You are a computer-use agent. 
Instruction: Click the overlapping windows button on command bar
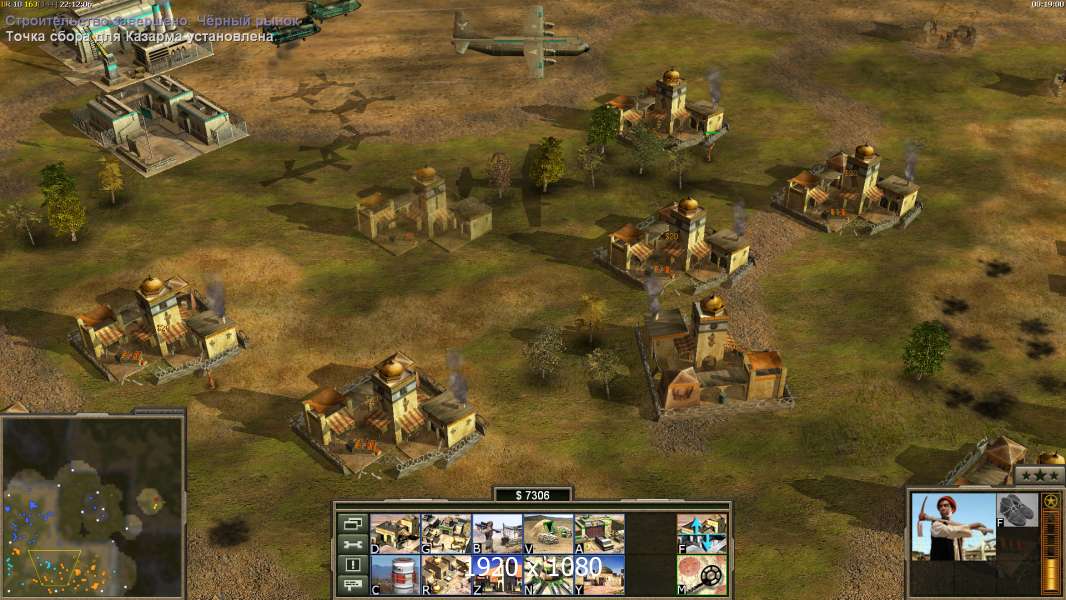click(x=352, y=523)
